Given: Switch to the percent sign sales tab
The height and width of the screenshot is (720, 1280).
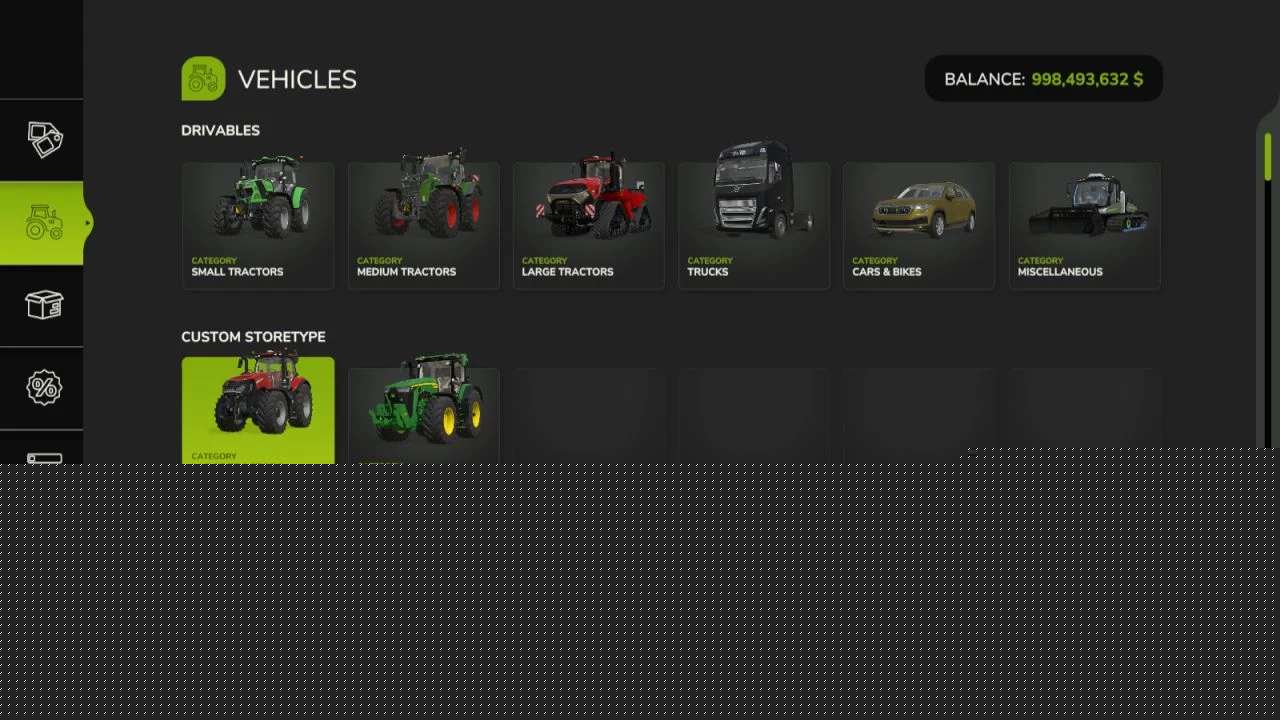Looking at the screenshot, I should [x=43, y=388].
